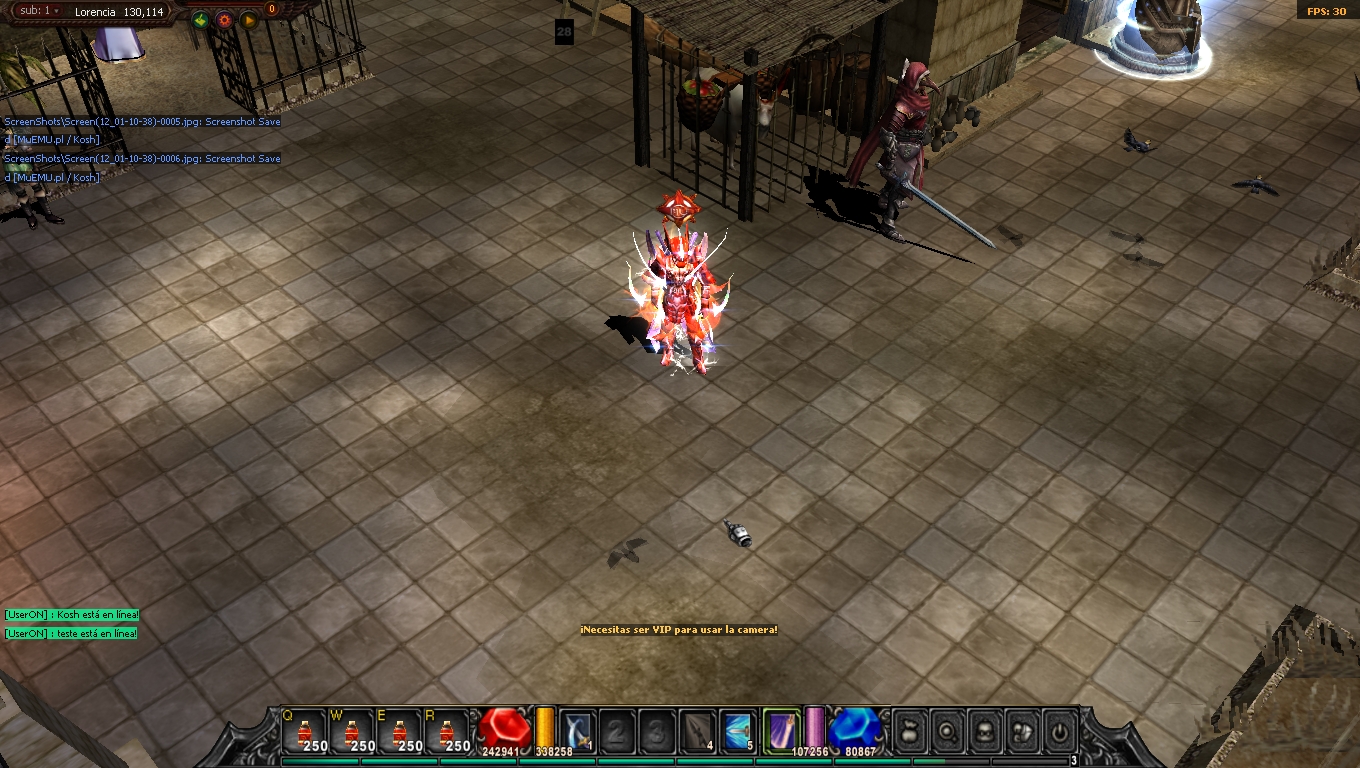Use the potion in the Q slot
1360x768 pixels.
tap(305, 731)
